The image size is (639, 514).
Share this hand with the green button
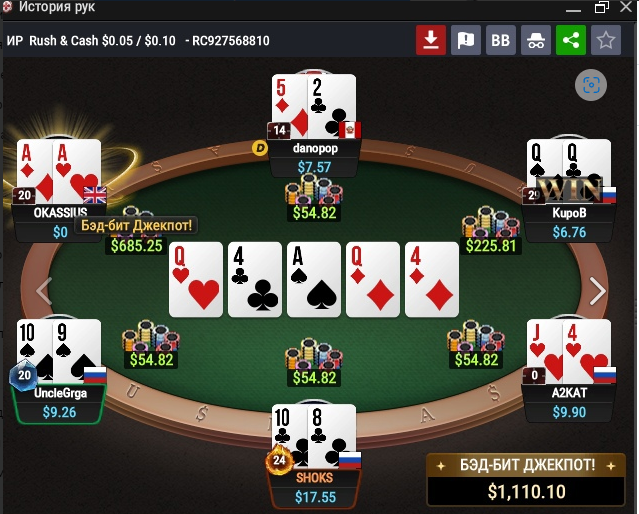570,41
